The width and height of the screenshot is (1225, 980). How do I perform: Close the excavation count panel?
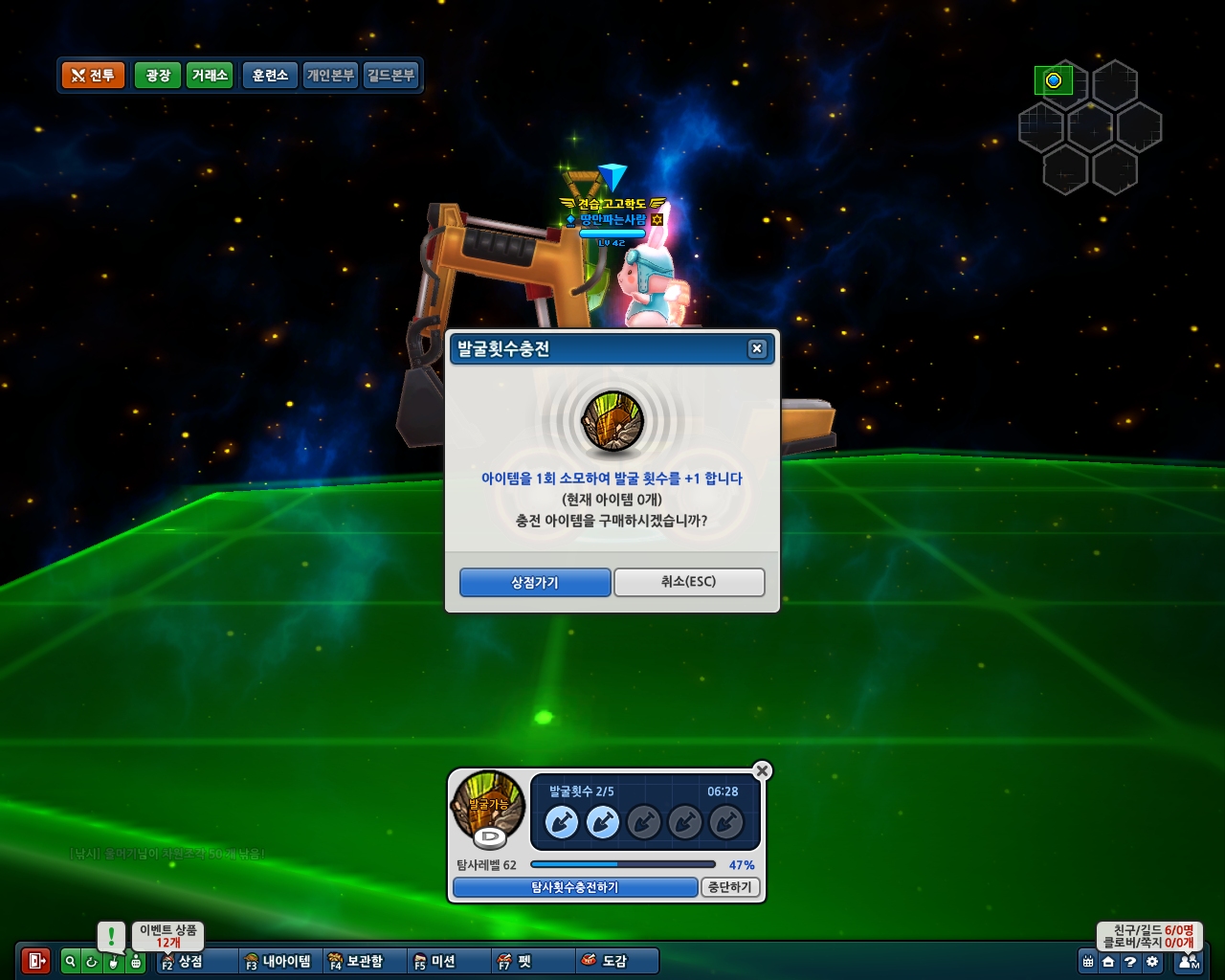click(x=762, y=770)
